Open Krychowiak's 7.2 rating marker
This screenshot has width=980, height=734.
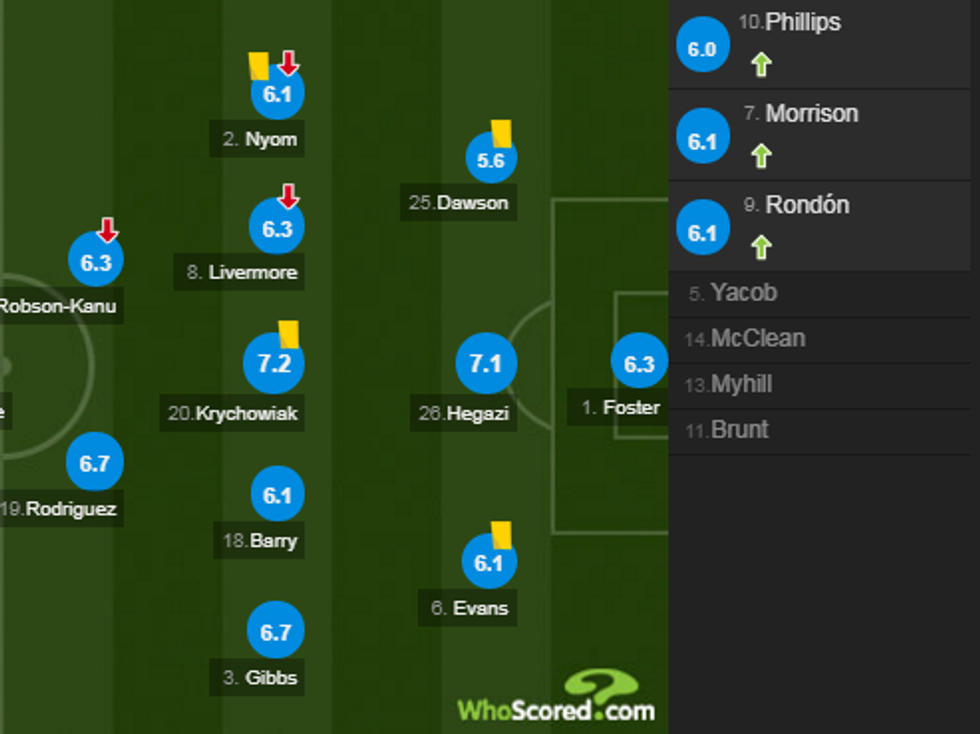274,364
